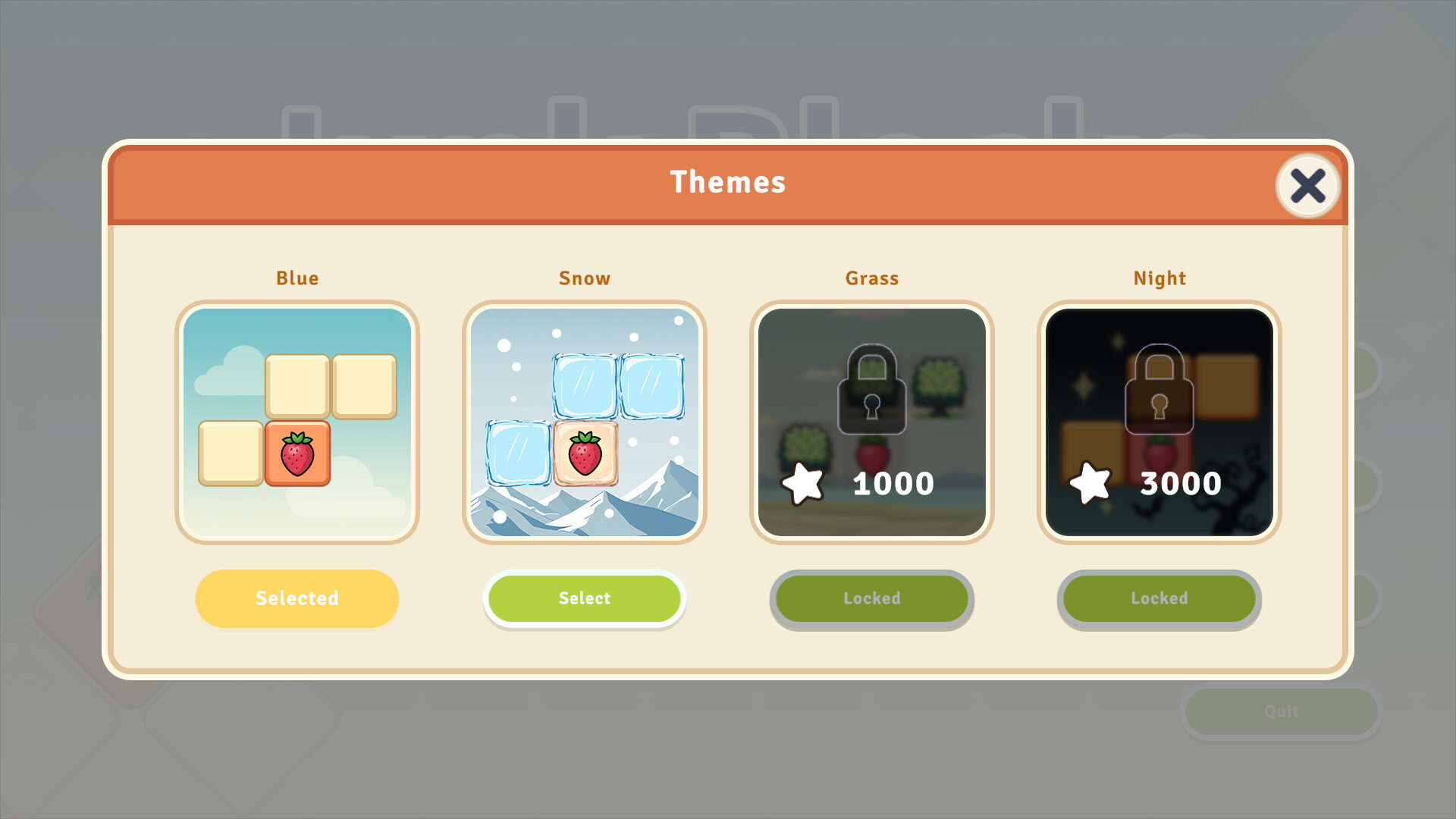Image resolution: width=1456 pixels, height=819 pixels.
Task: Select the Snow theme
Action: coord(585,598)
